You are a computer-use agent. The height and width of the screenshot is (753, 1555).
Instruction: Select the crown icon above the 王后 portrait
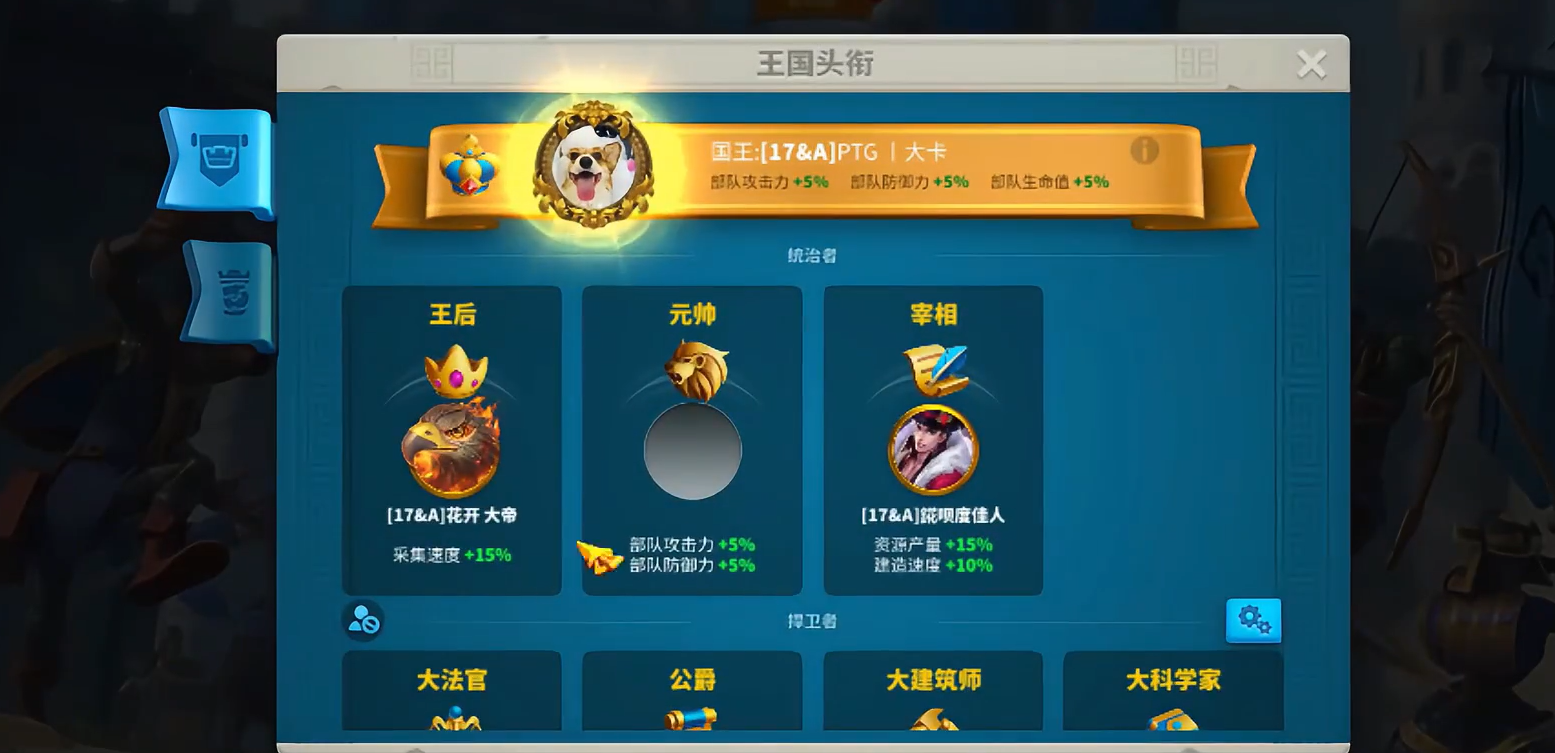[x=452, y=368]
